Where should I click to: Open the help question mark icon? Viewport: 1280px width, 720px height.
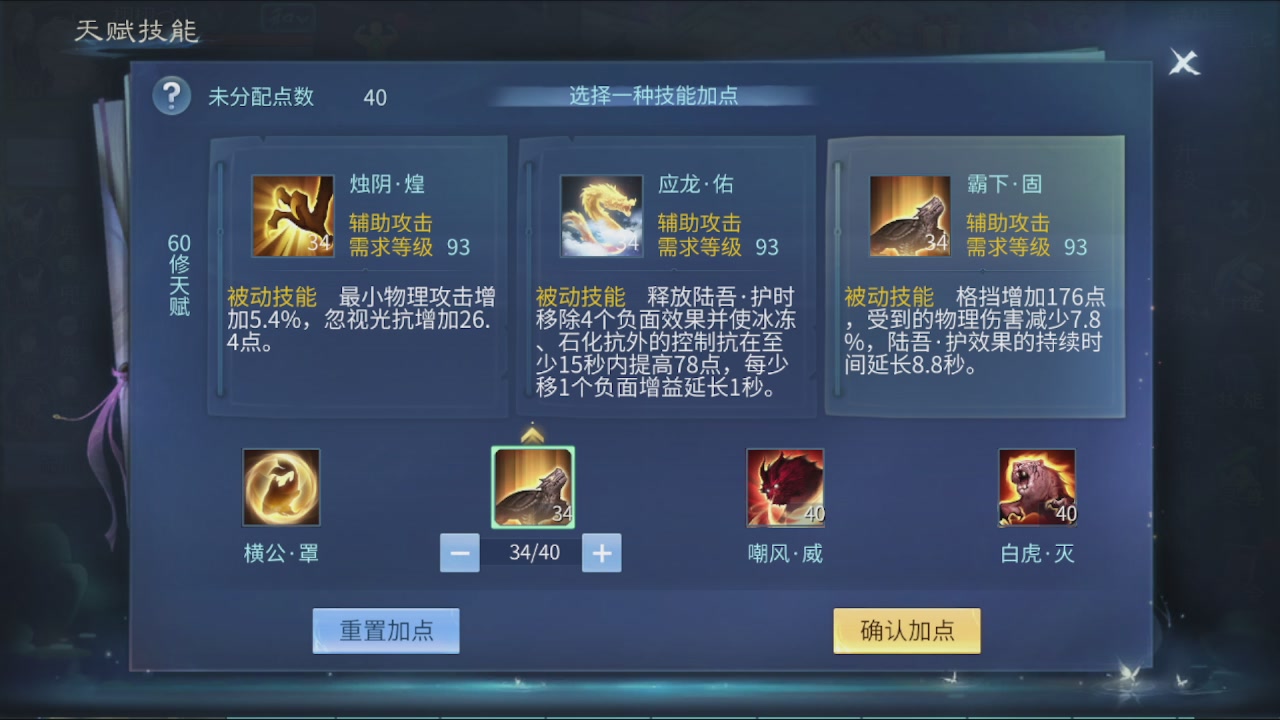(x=172, y=96)
